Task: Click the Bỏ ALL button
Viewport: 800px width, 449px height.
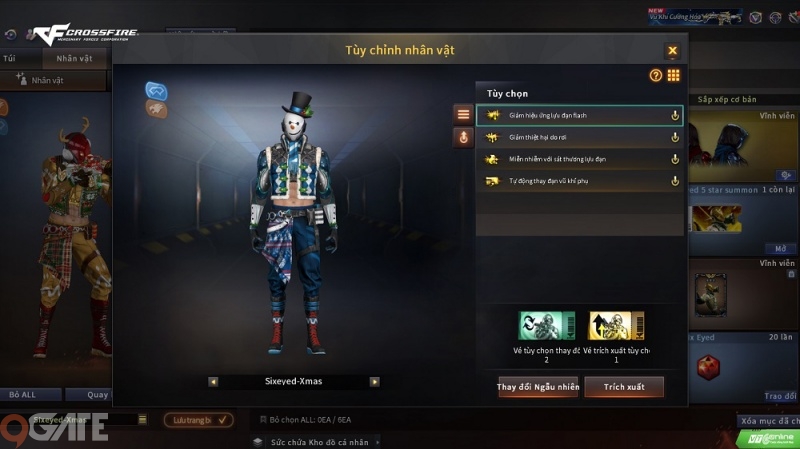Action: pyautogui.click(x=22, y=395)
